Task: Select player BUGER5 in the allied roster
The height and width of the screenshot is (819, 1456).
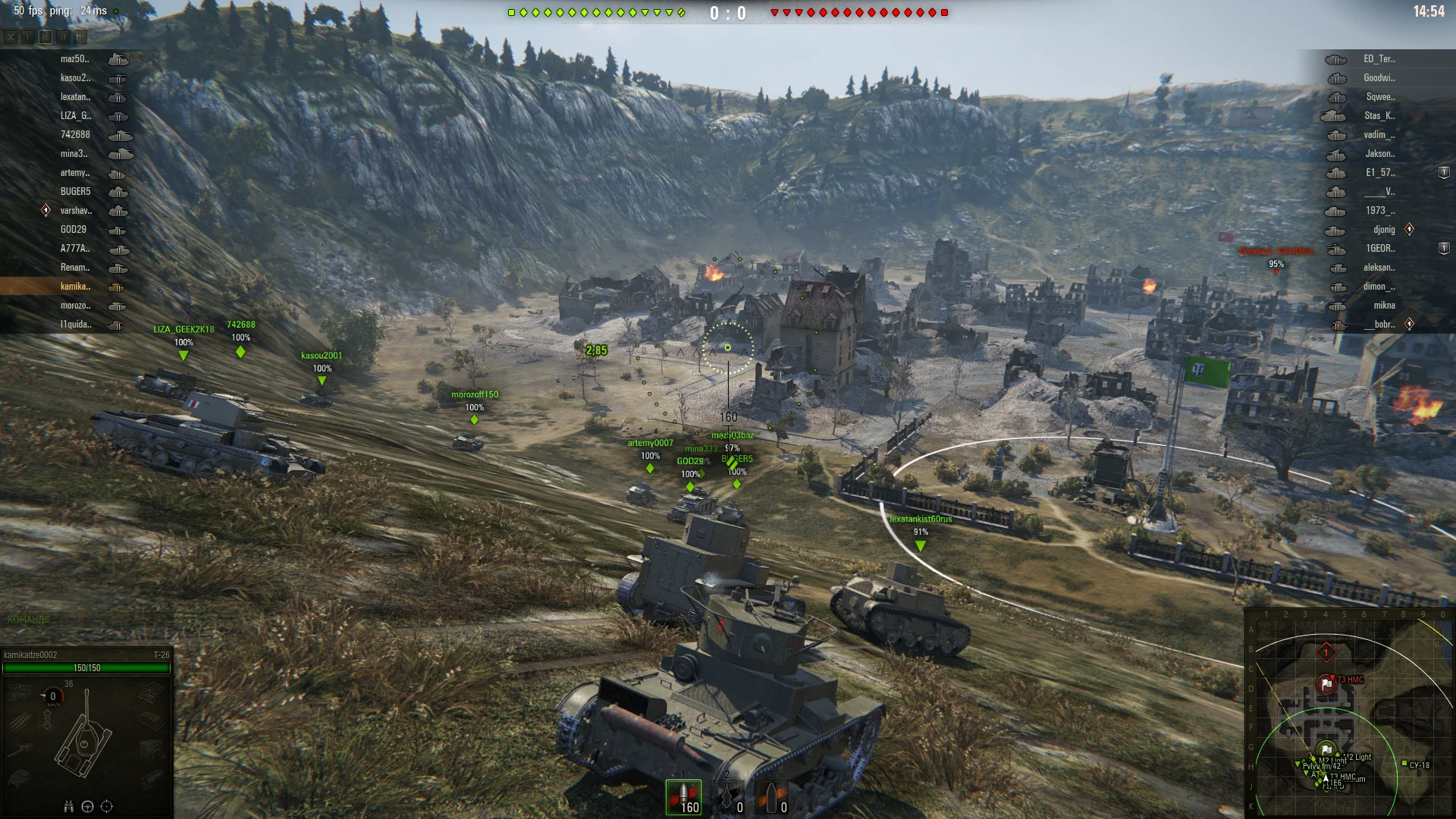Action: (x=75, y=192)
